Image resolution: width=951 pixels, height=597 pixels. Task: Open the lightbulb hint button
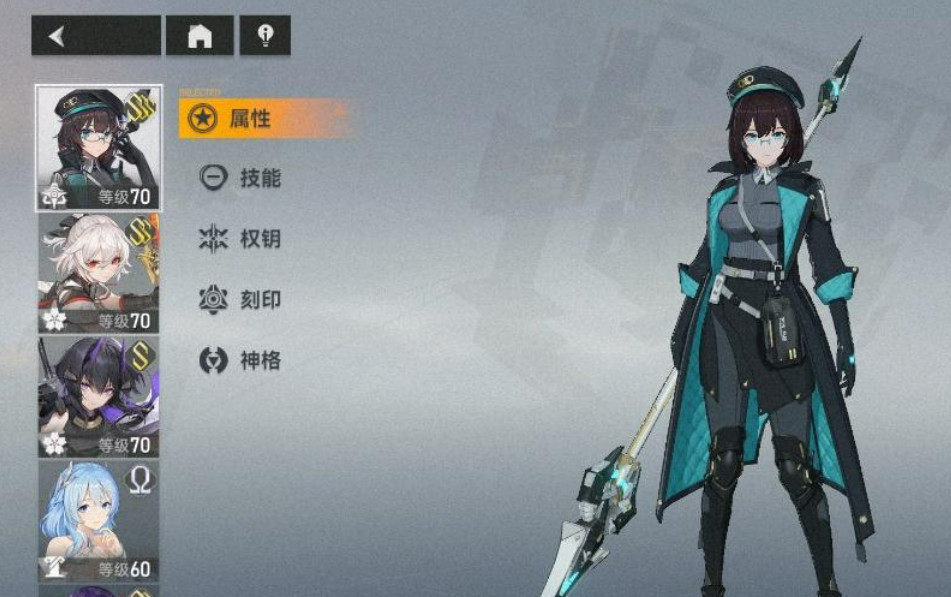click(265, 36)
